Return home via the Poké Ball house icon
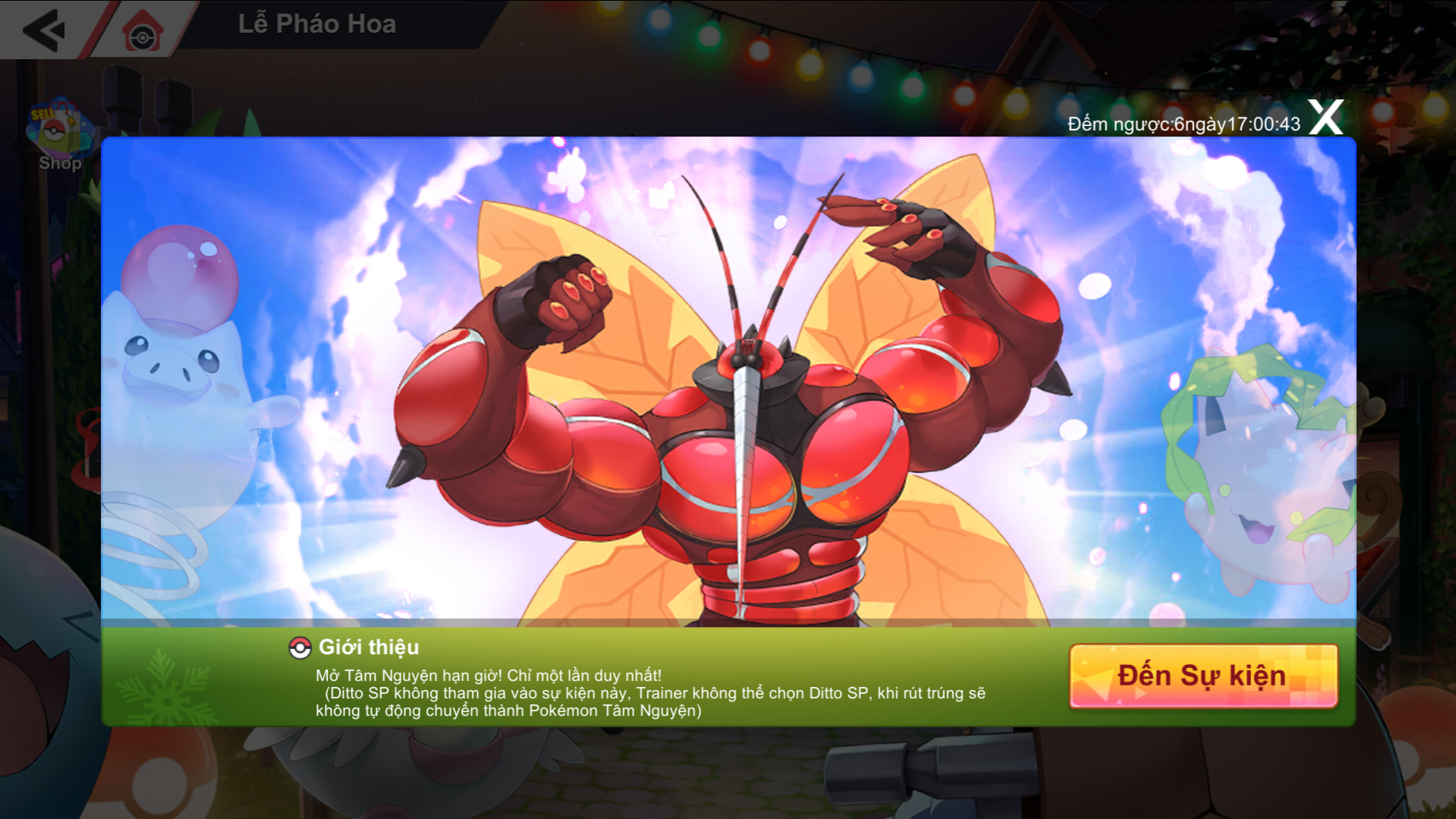The image size is (1456, 819). click(x=143, y=32)
